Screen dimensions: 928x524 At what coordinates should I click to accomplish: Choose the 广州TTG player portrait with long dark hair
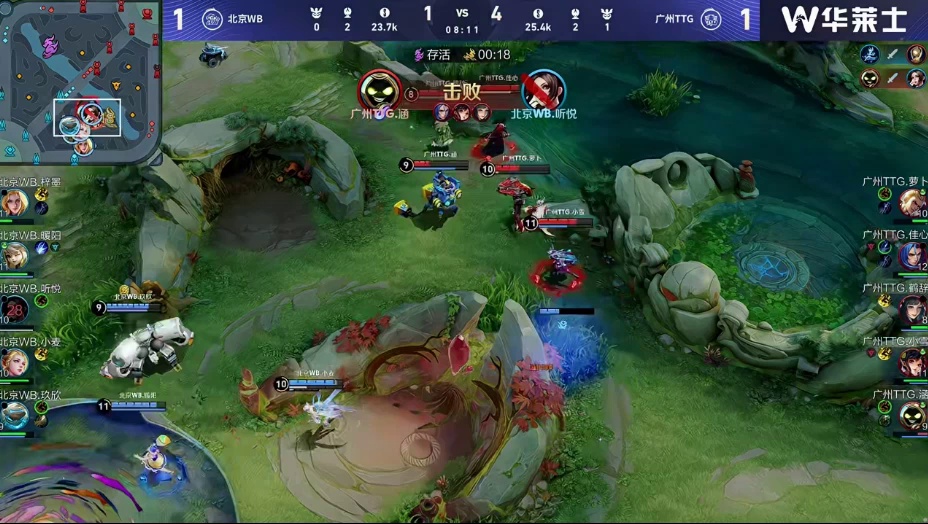point(912,309)
